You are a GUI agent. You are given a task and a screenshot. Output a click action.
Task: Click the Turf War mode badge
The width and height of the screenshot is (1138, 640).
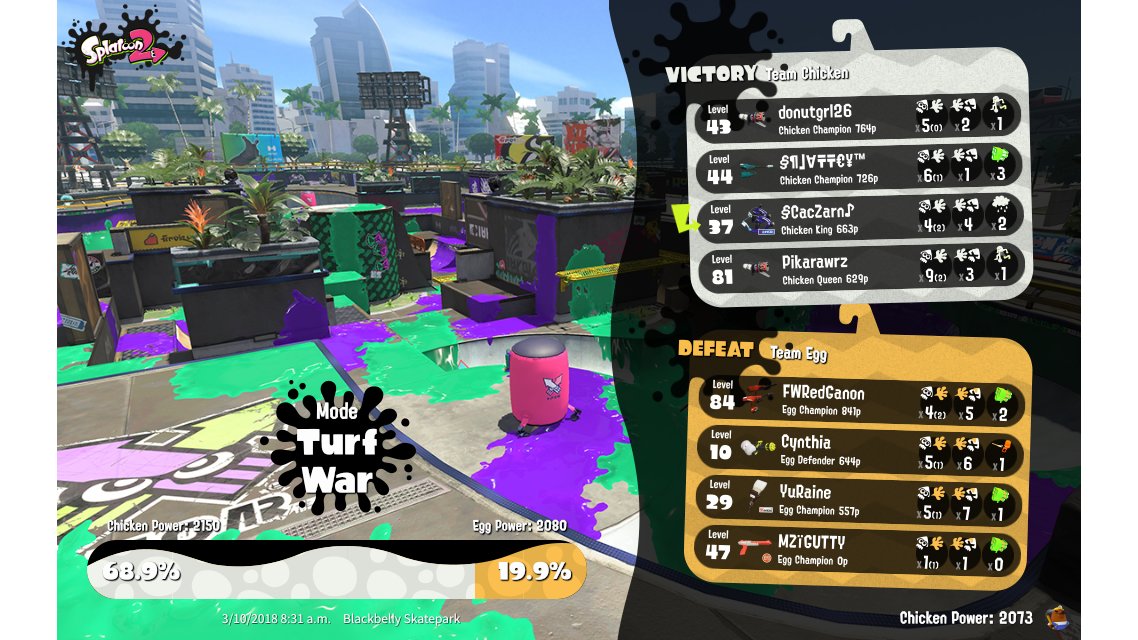[x=337, y=452]
